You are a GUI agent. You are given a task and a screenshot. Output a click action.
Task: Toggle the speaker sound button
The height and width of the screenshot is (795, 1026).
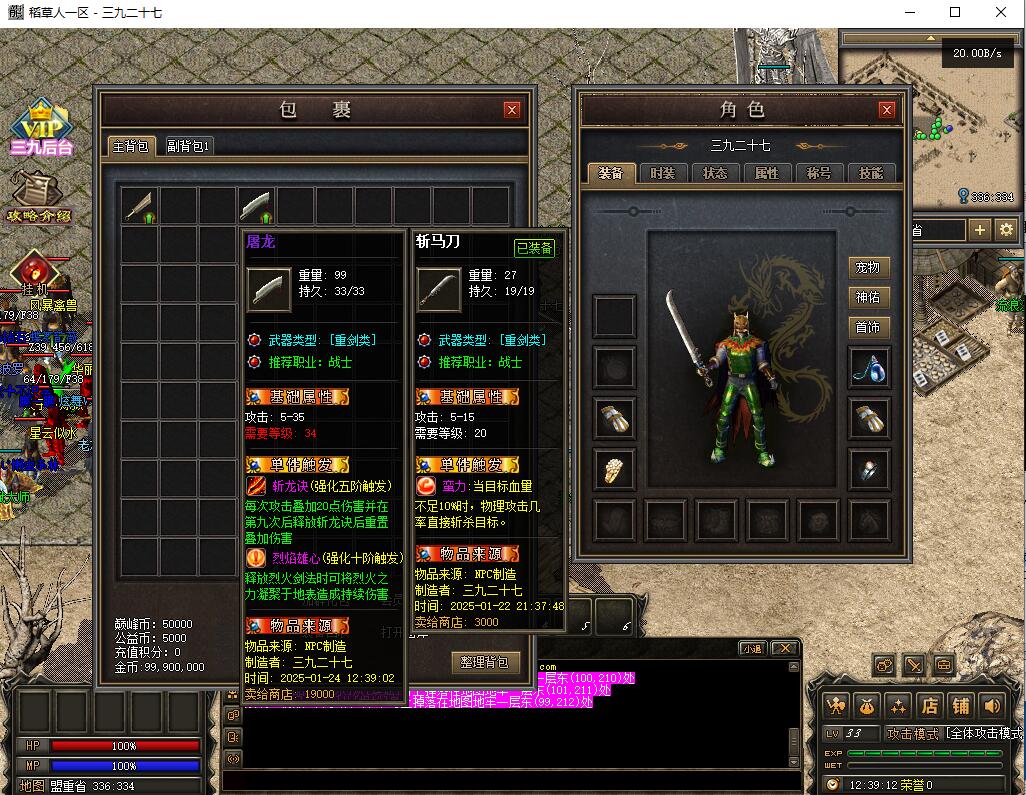coord(991,705)
